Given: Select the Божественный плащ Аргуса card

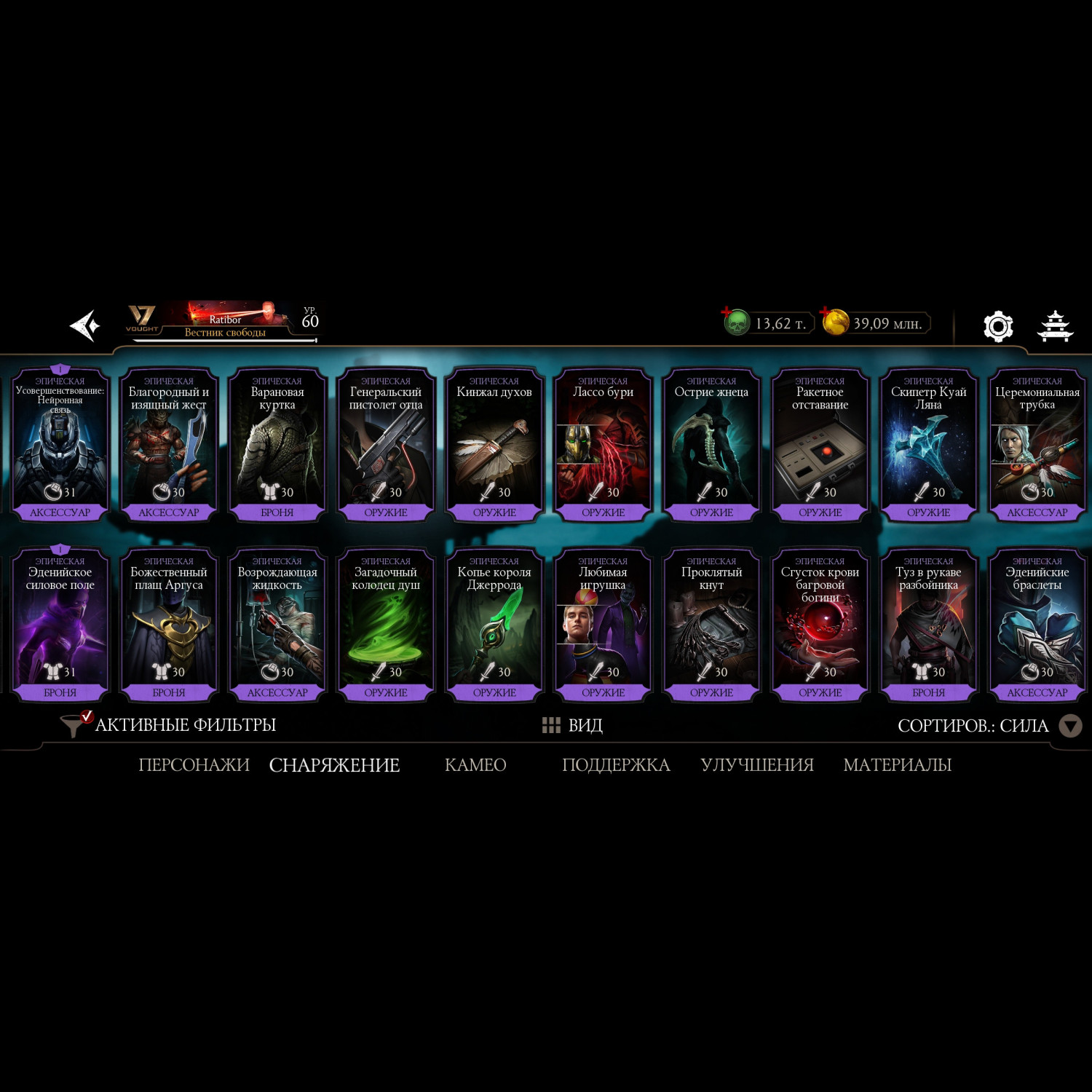Looking at the screenshot, I should click(169, 625).
